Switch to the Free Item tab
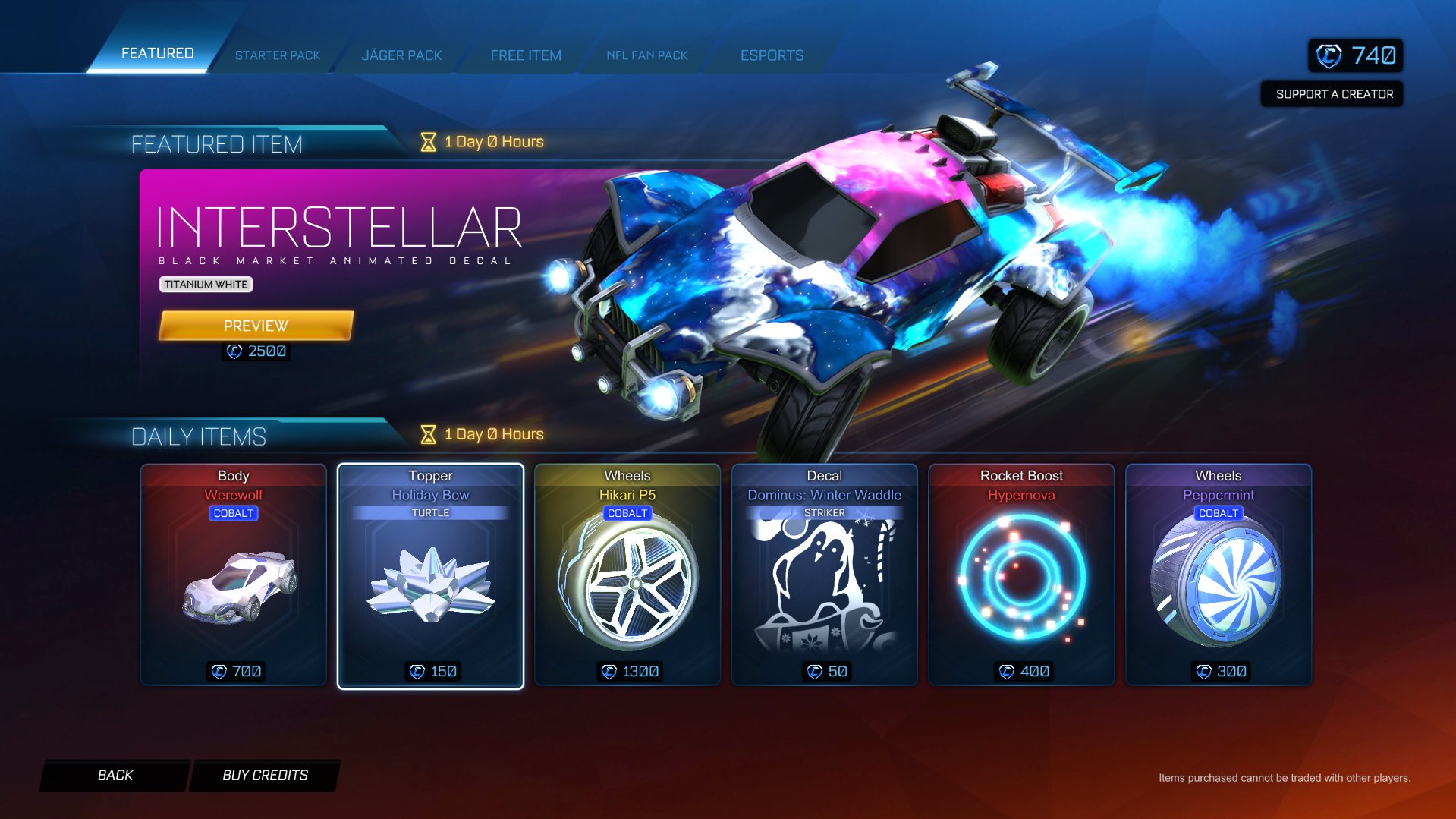Image resolution: width=1456 pixels, height=819 pixels. coord(526,55)
